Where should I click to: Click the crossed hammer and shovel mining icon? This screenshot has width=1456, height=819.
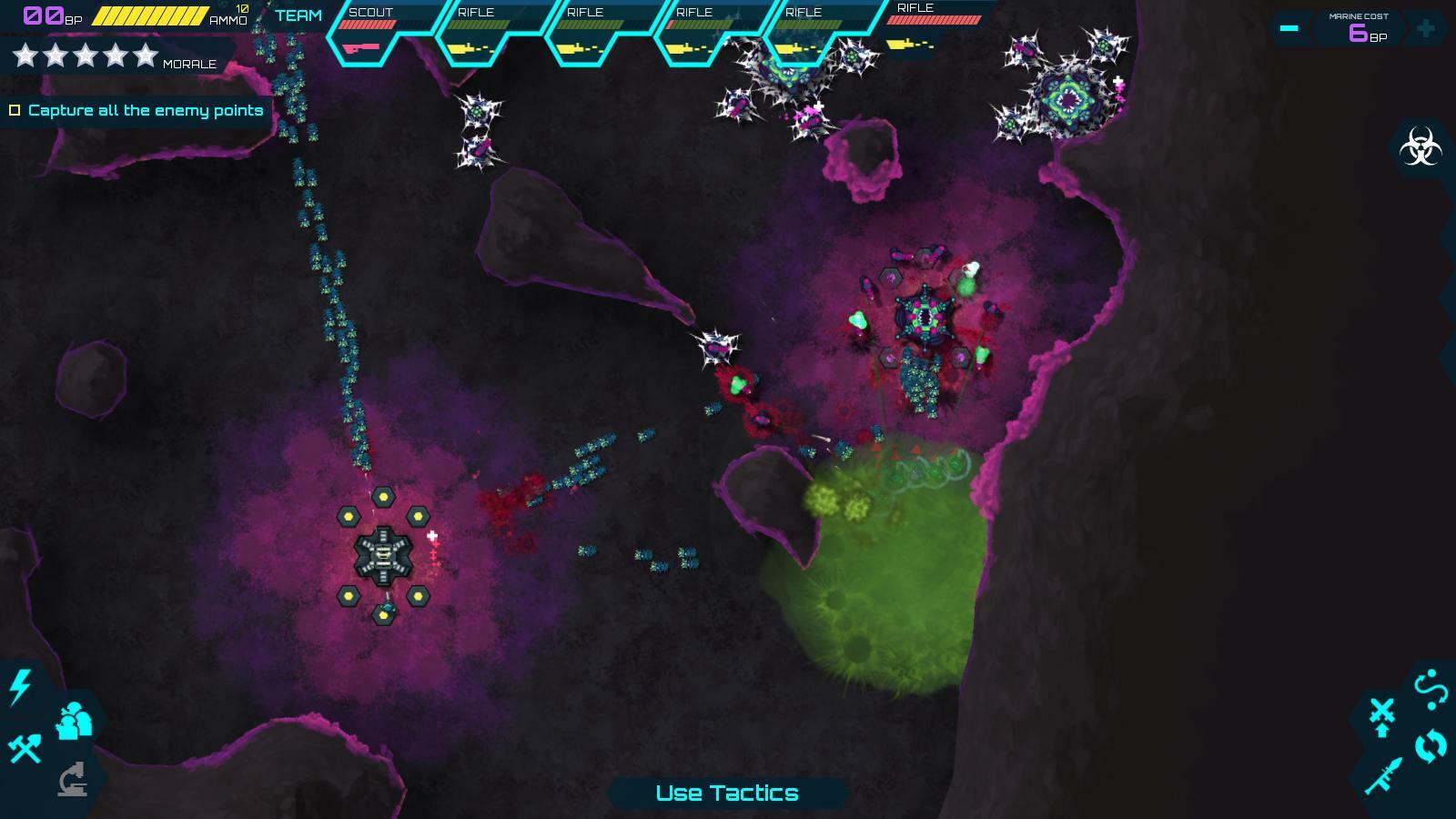pyautogui.click(x=24, y=748)
